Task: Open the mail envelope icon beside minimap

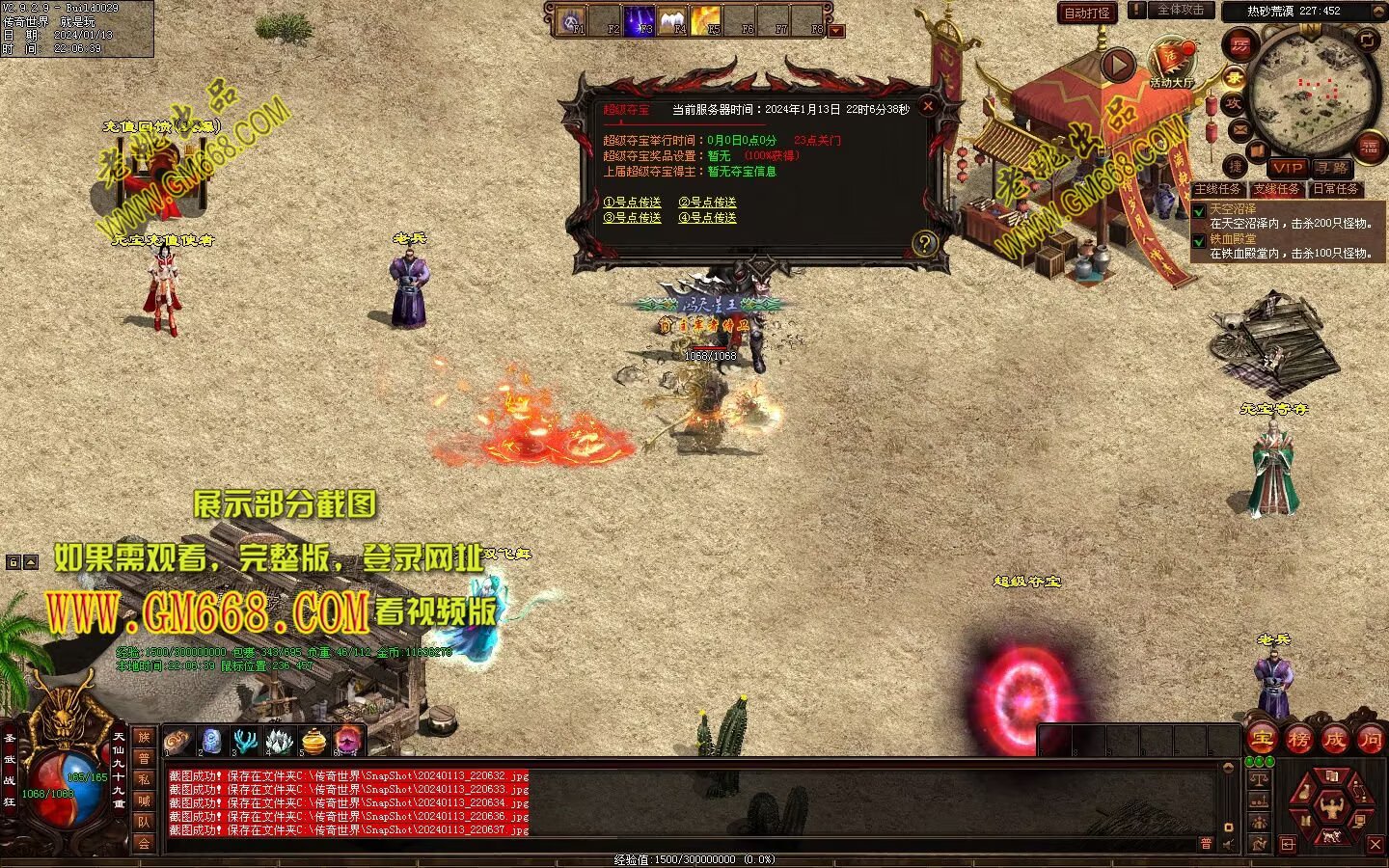Action: 1240,129
